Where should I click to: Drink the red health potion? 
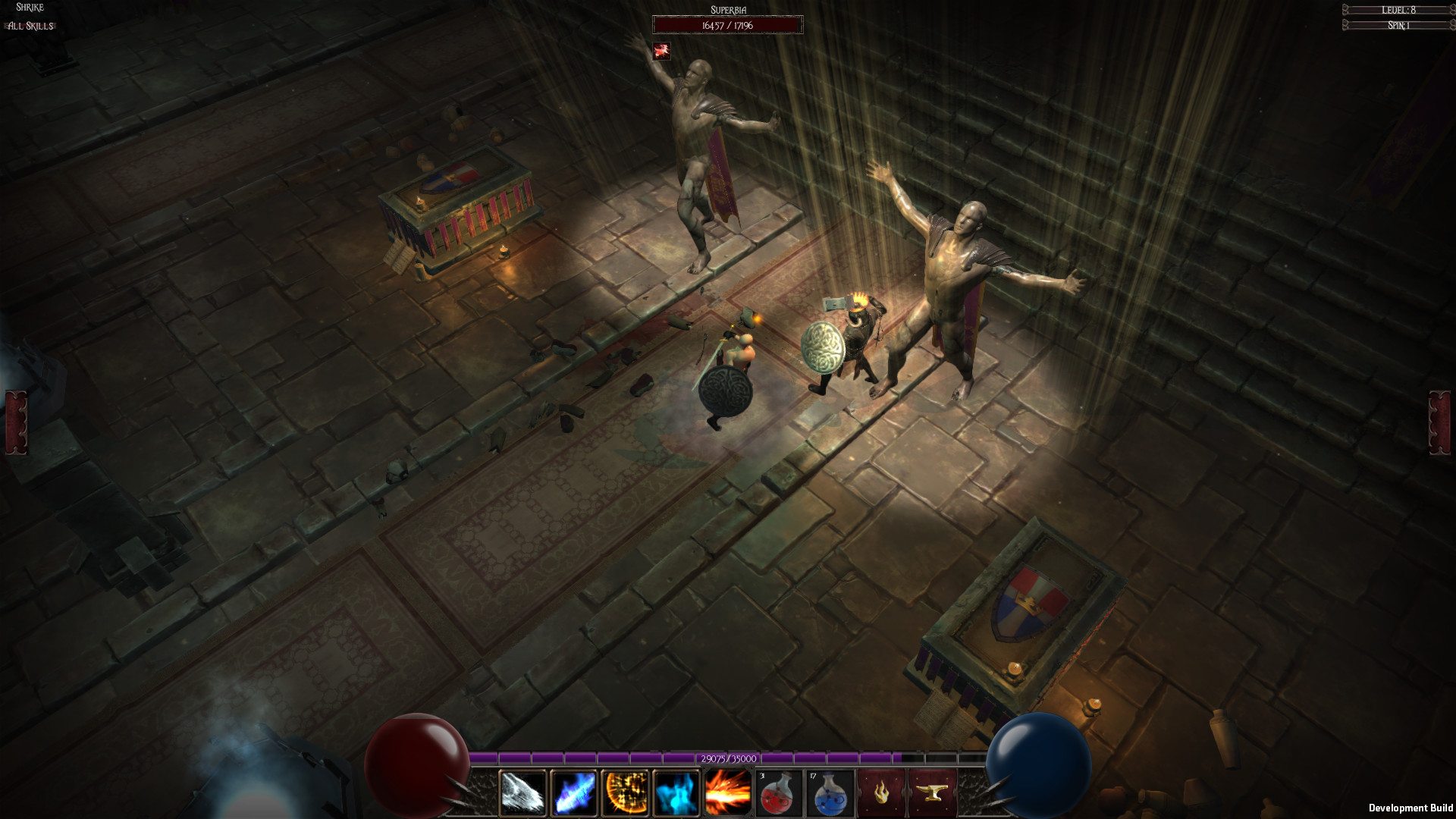pyautogui.click(x=777, y=792)
